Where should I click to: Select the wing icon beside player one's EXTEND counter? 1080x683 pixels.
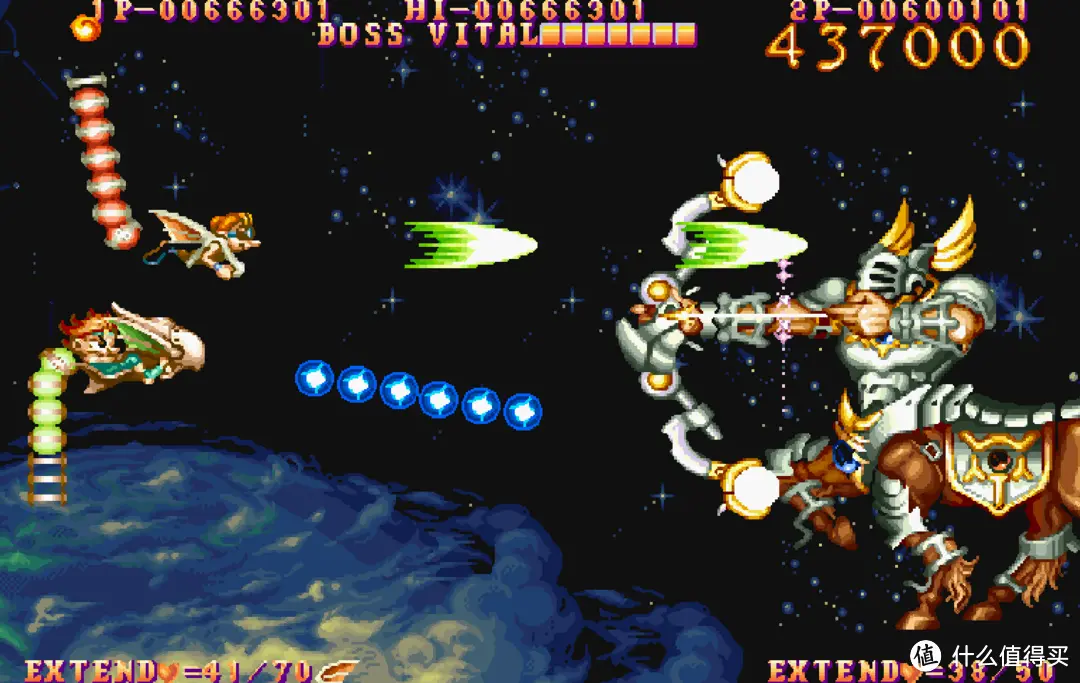[338, 671]
